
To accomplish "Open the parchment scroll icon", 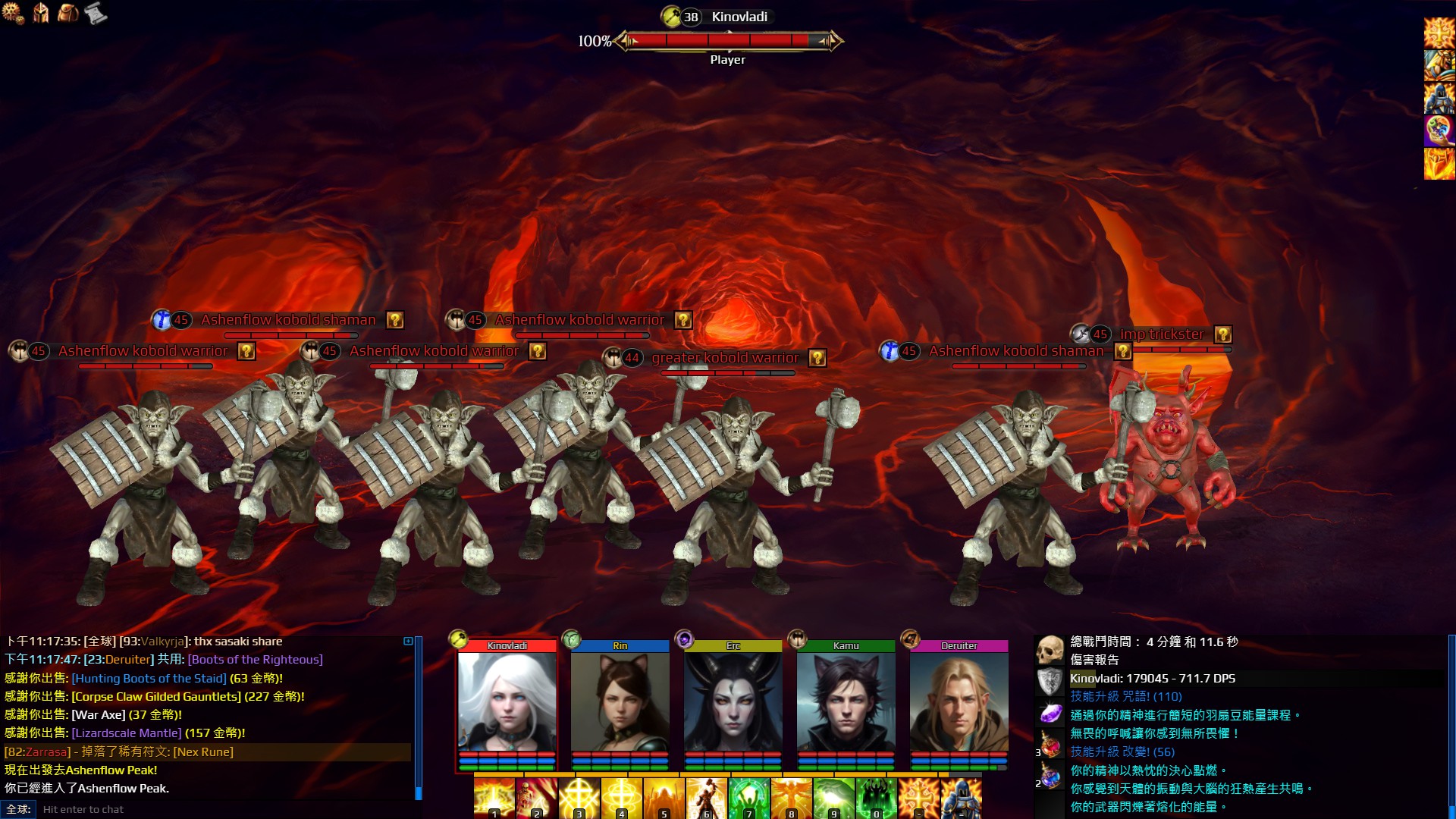I will point(96,13).
